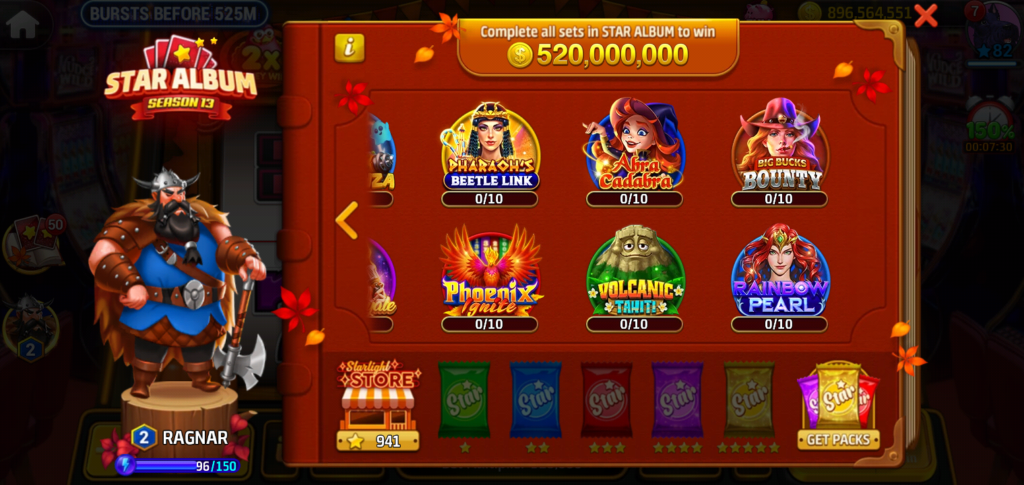Tap the Get Packs button
The width and height of the screenshot is (1024, 485).
pos(838,439)
